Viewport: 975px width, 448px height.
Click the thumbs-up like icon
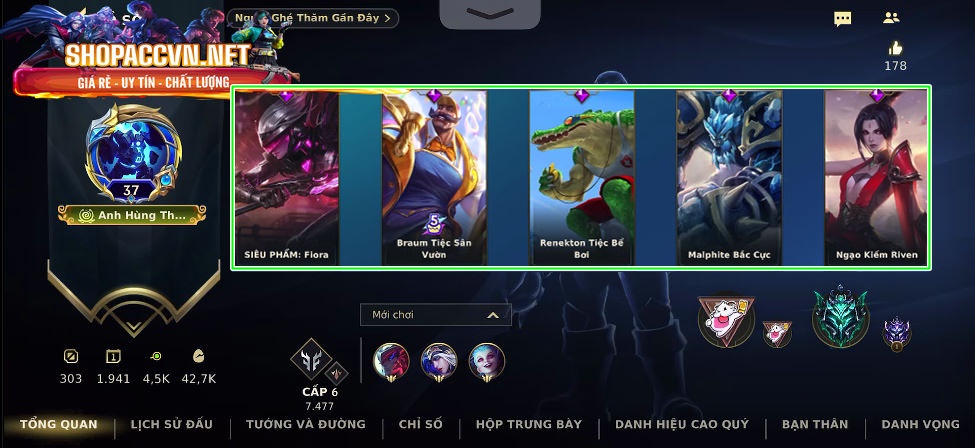(x=895, y=48)
